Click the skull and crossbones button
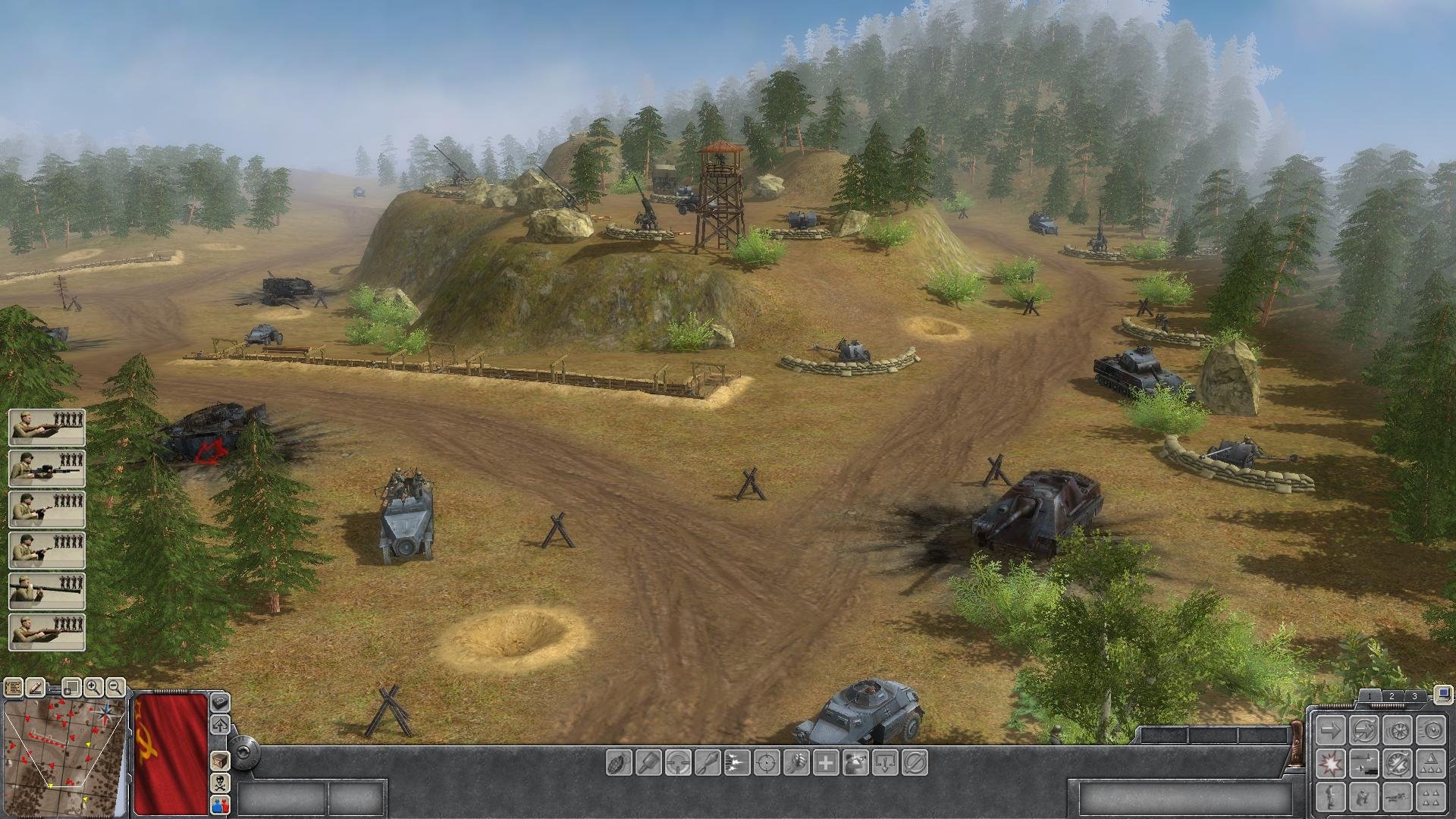 (219, 782)
